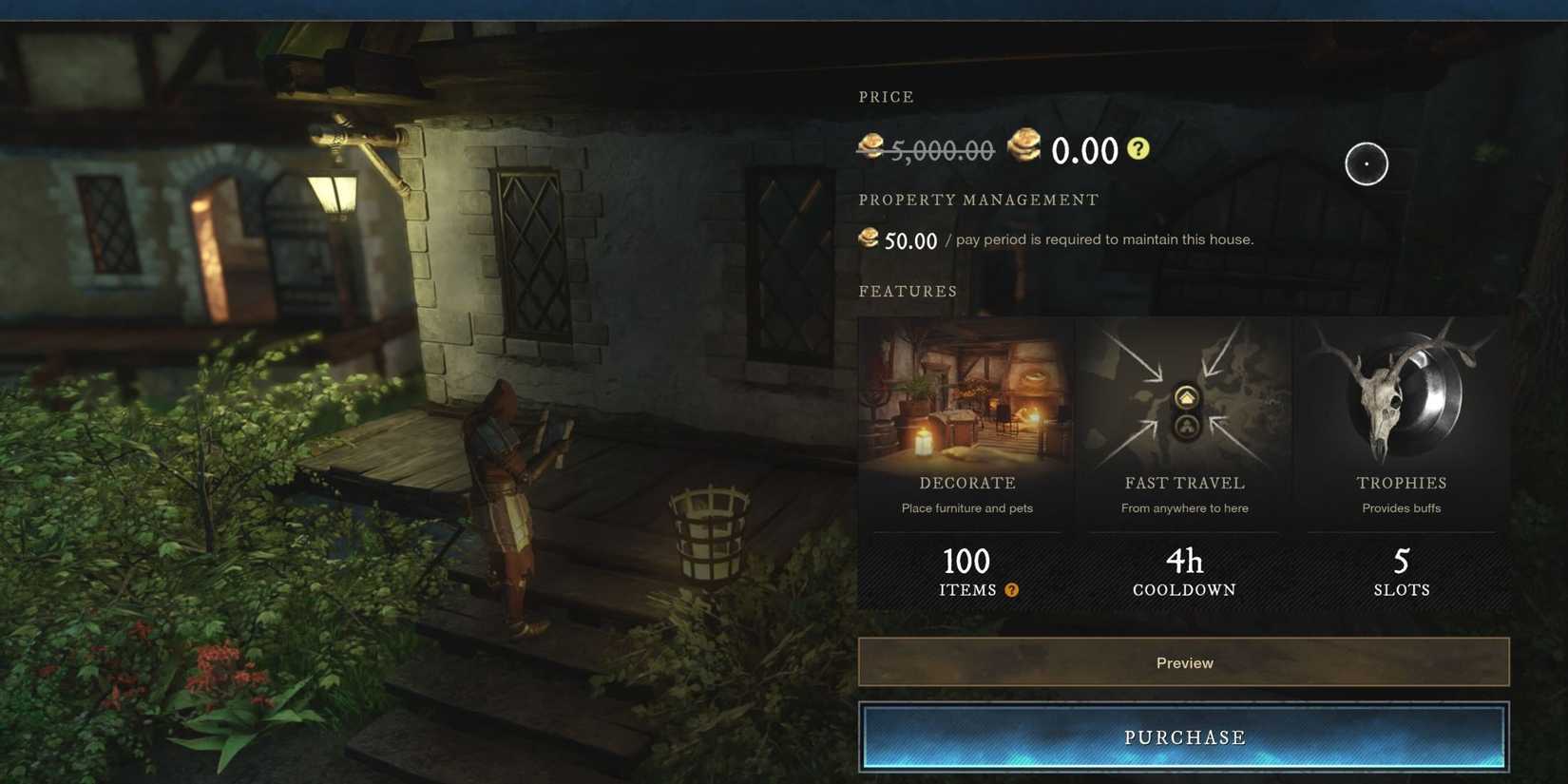Click the circular crosshair reticle above the house doorway
This screenshot has width=1568, height=784.
(x=1366, y=163)
